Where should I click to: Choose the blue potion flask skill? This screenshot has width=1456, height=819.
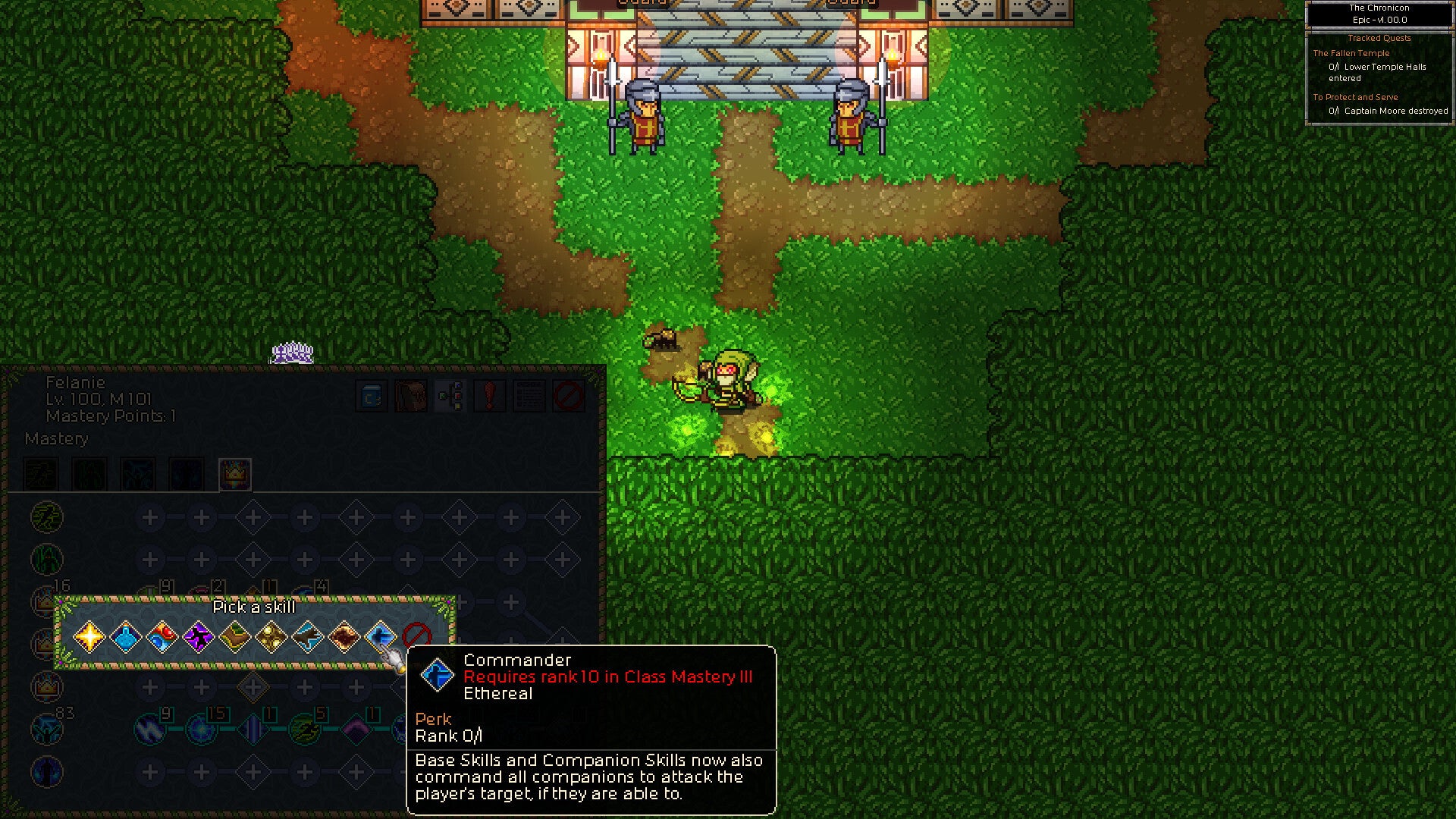125,637
